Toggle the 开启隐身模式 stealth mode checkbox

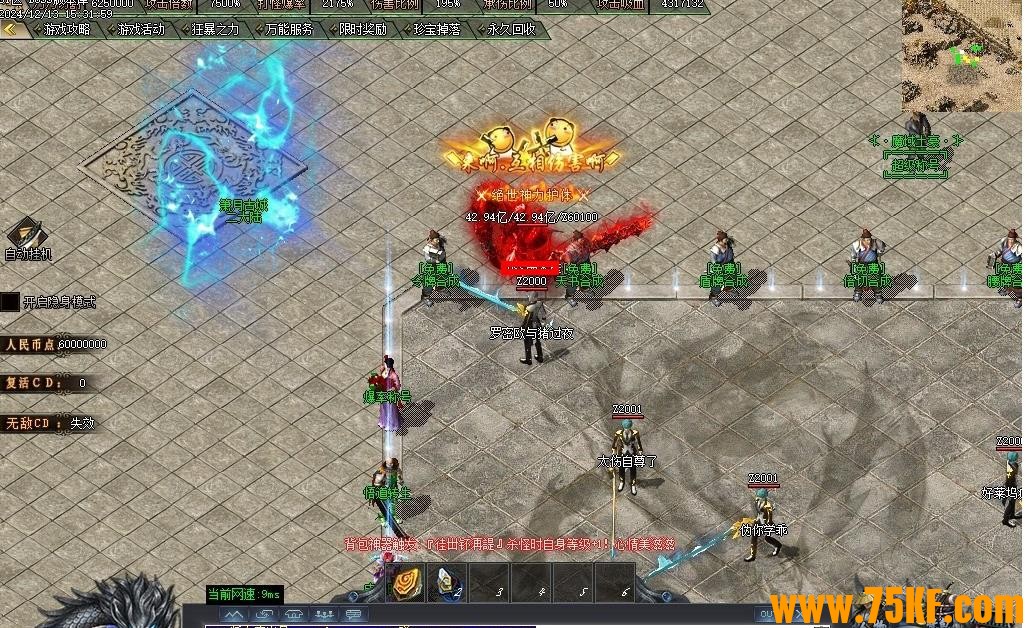click(x=10, y=302)
